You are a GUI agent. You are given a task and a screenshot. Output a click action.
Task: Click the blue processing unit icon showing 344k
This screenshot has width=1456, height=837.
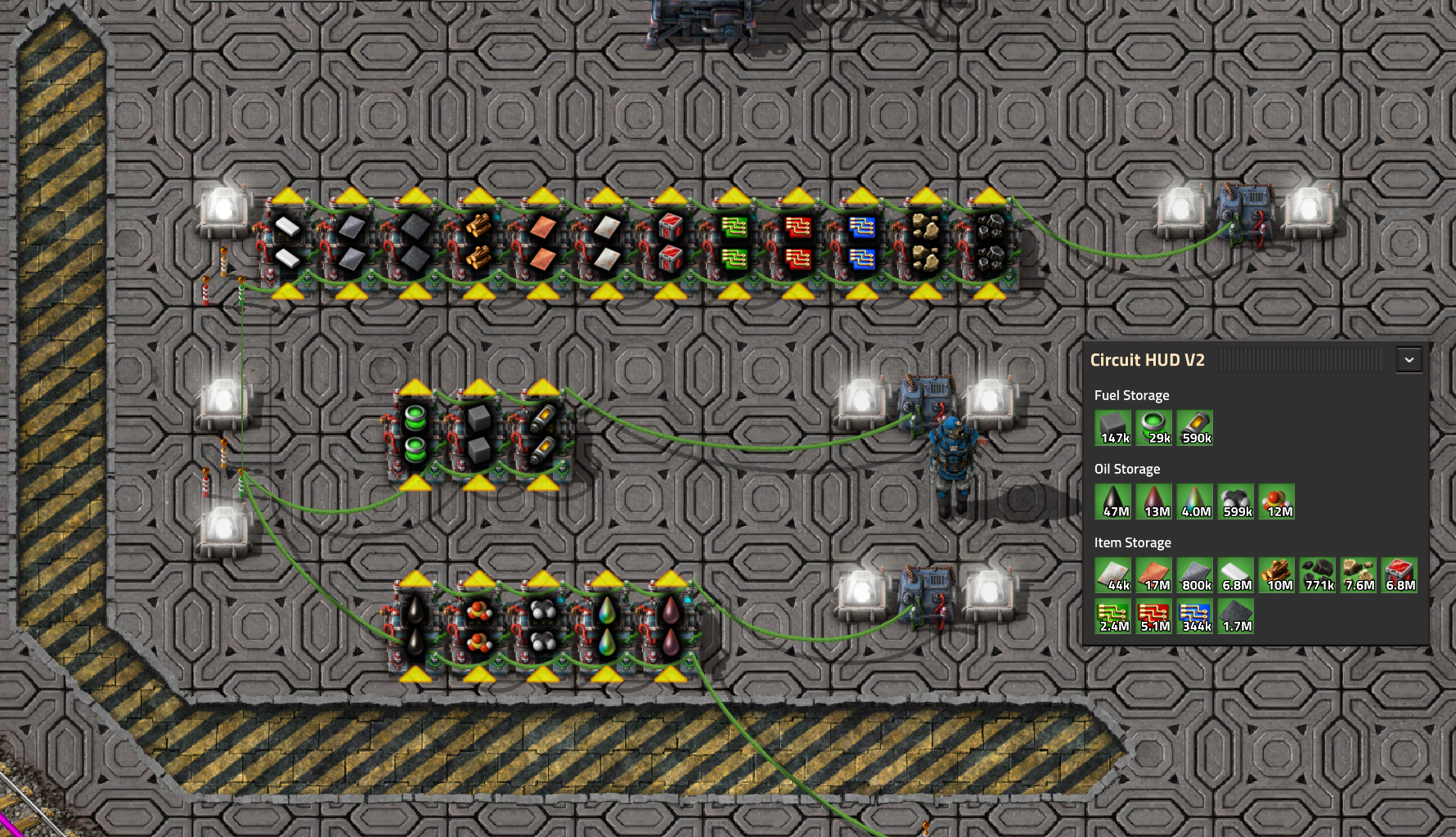point(1194,614)
